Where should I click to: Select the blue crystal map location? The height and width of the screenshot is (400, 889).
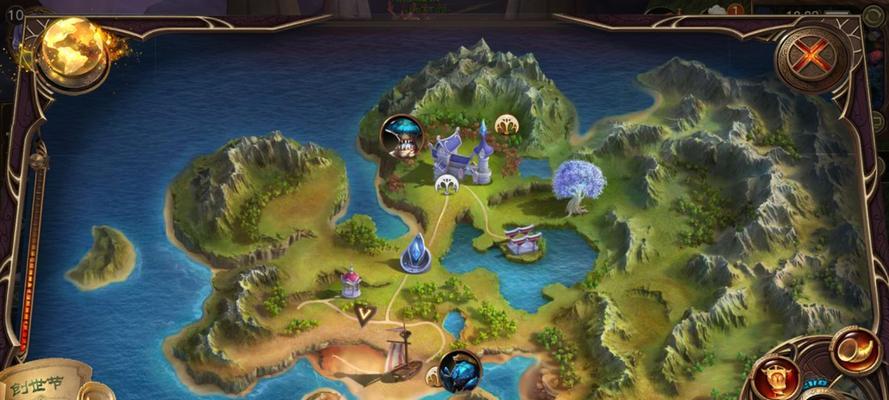(x=415, y=254)
